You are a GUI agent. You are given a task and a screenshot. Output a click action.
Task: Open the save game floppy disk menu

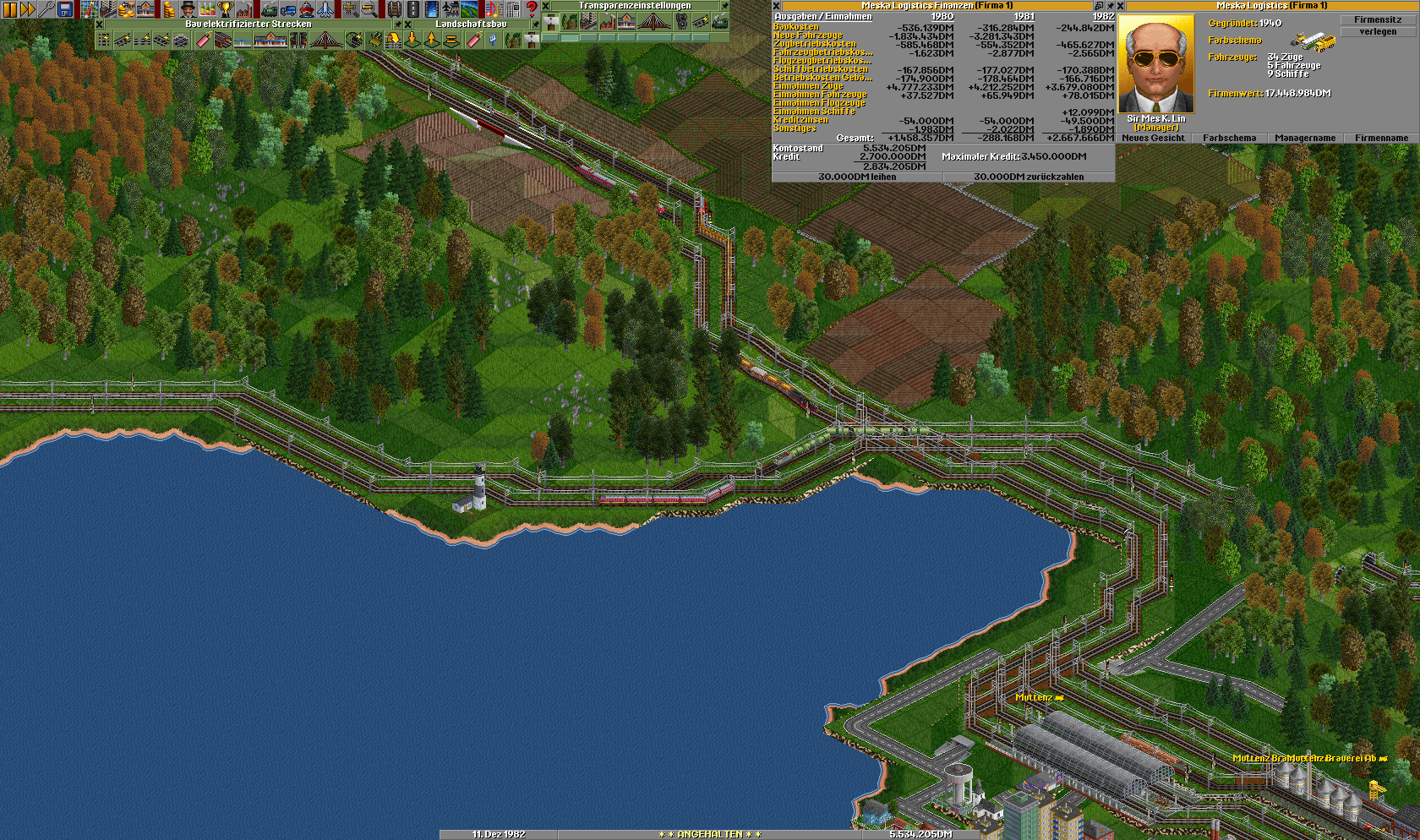(65, 9)
